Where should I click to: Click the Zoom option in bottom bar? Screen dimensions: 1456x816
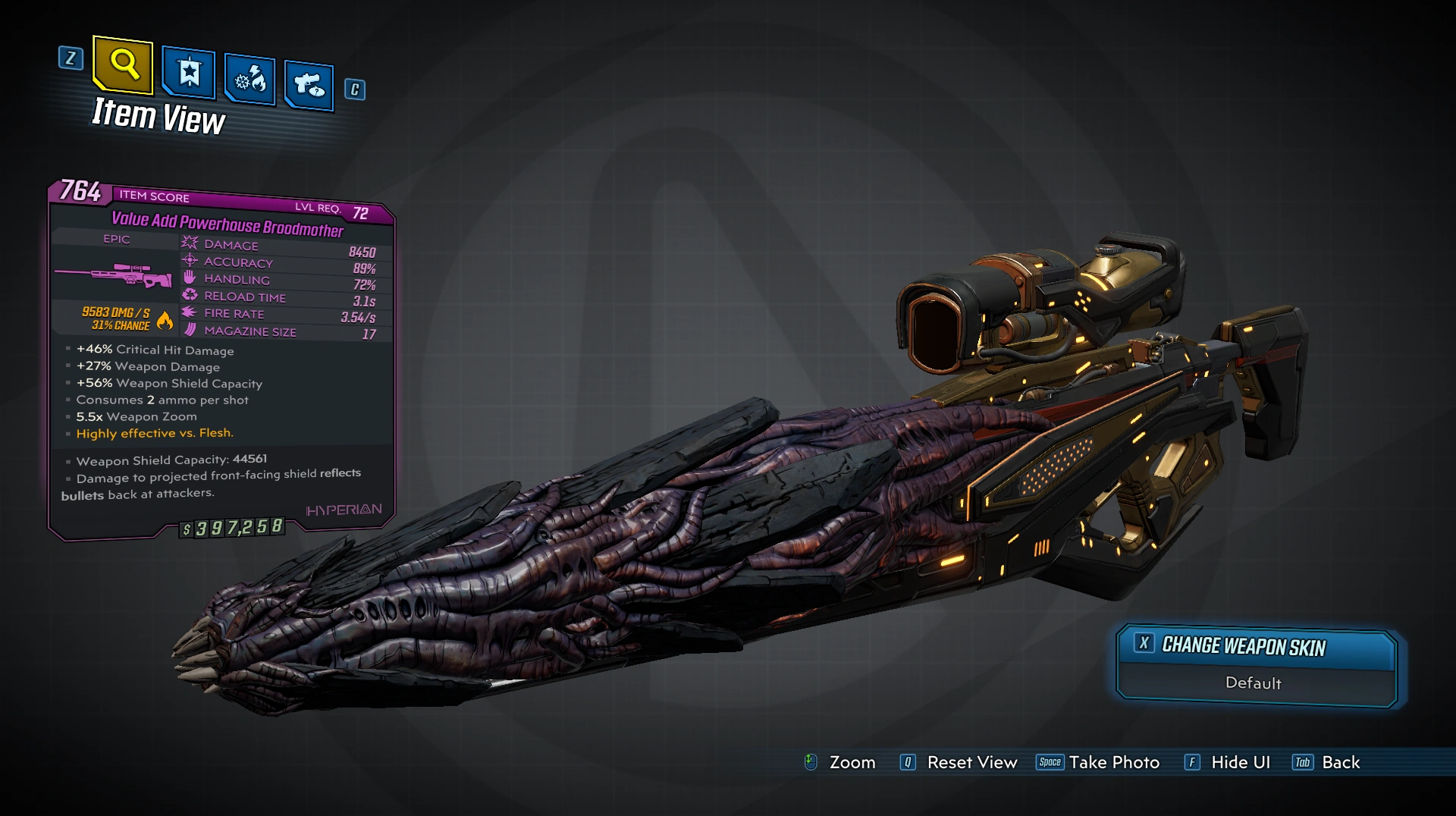click(x=852, y=763)
